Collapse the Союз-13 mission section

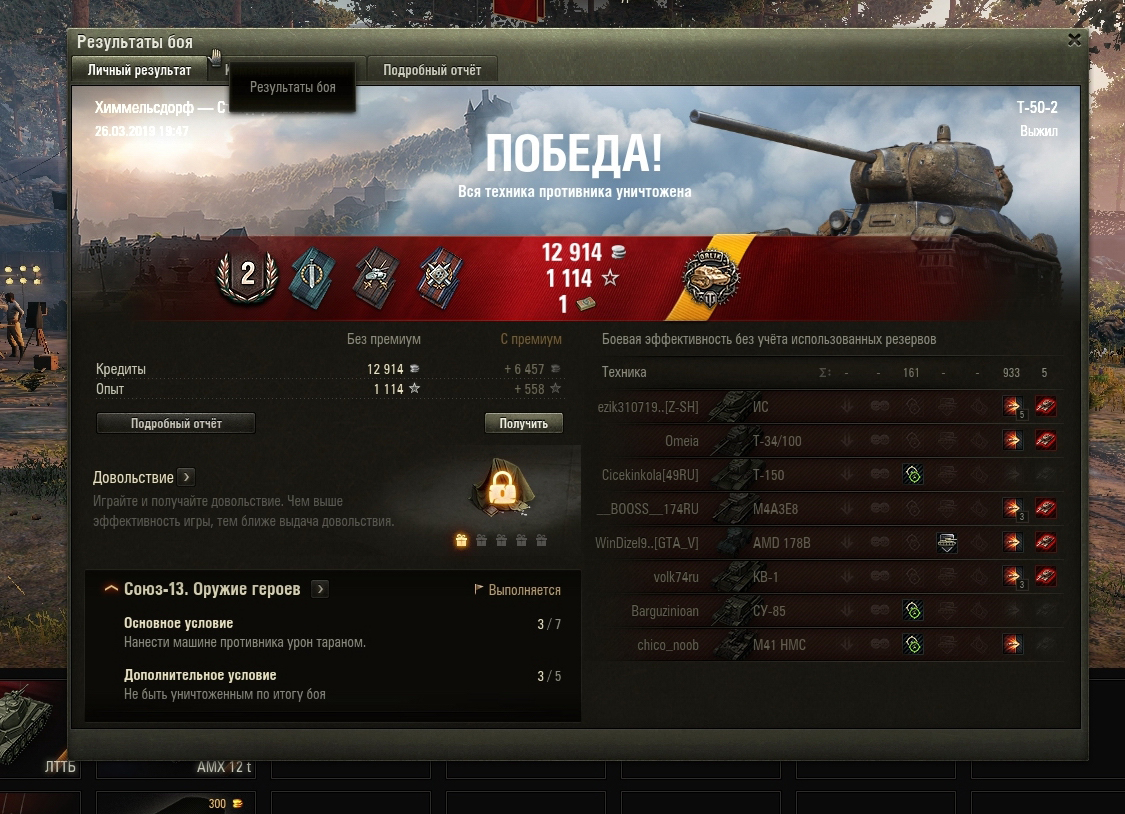(x=112, y=589)
